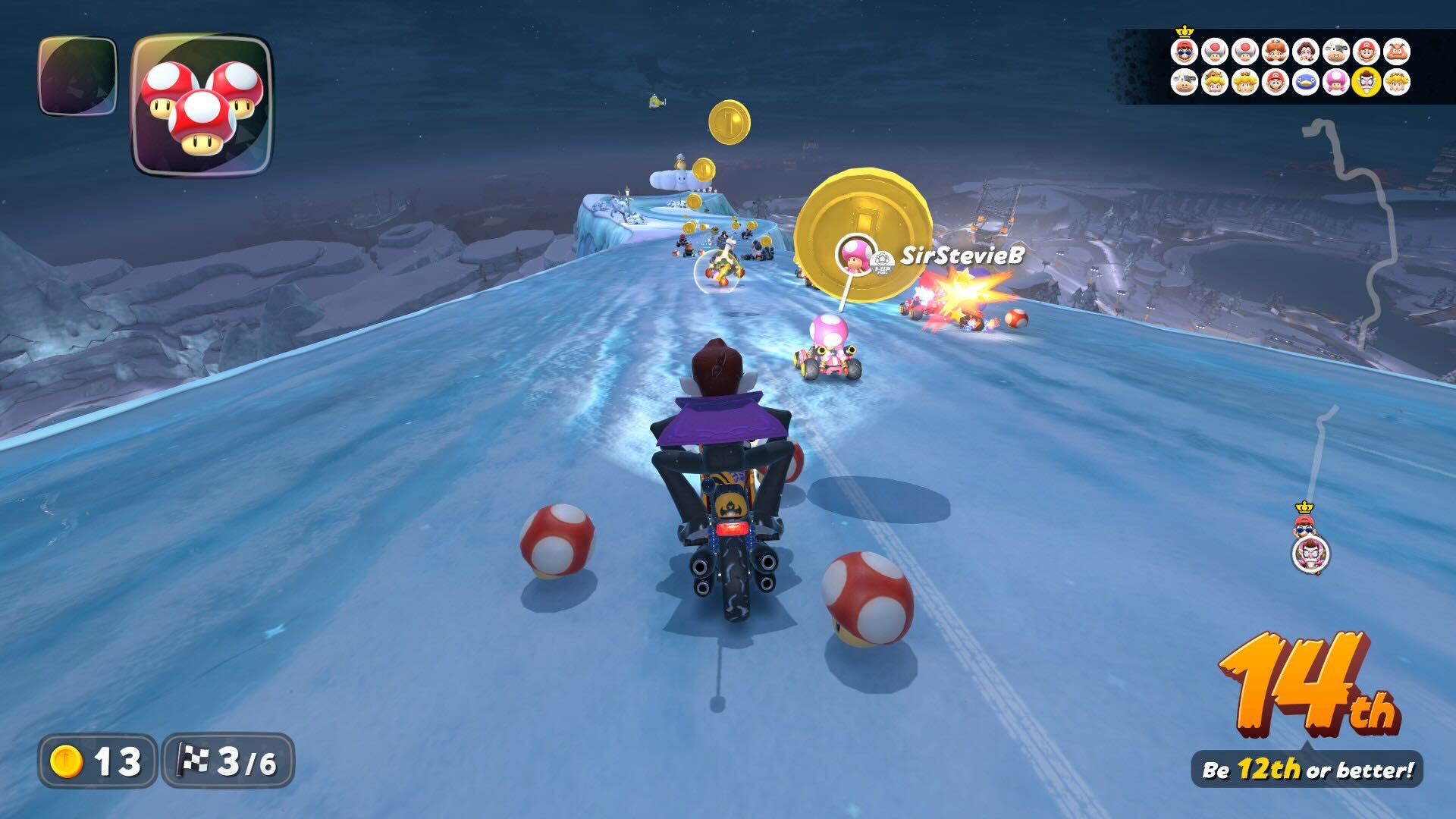Click Toadette's icon in the roster

coord(1337,83)
